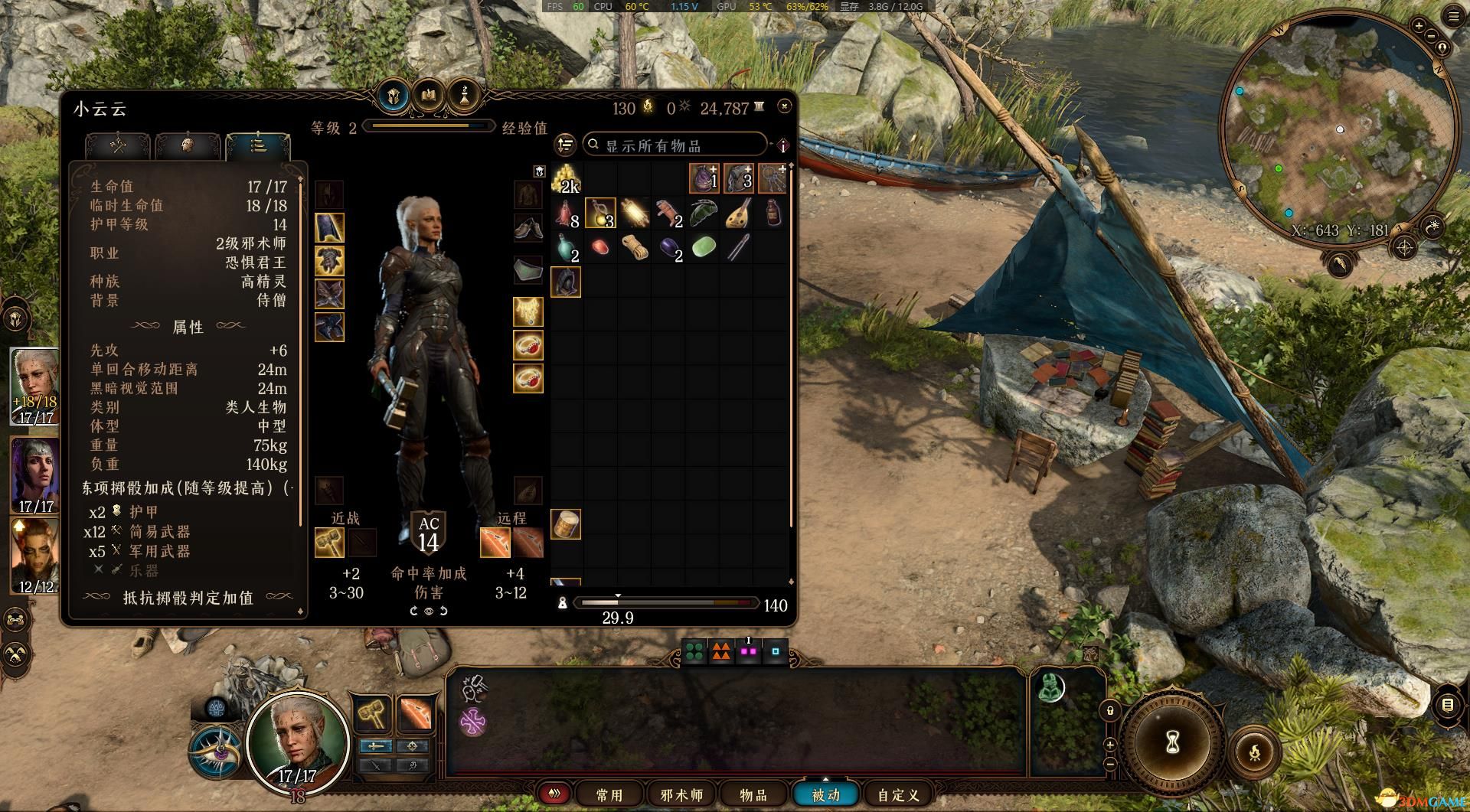Switch to the helmet character sheet tab
Viewport: 1470px width, 812px height.
(x=393, y=97)
